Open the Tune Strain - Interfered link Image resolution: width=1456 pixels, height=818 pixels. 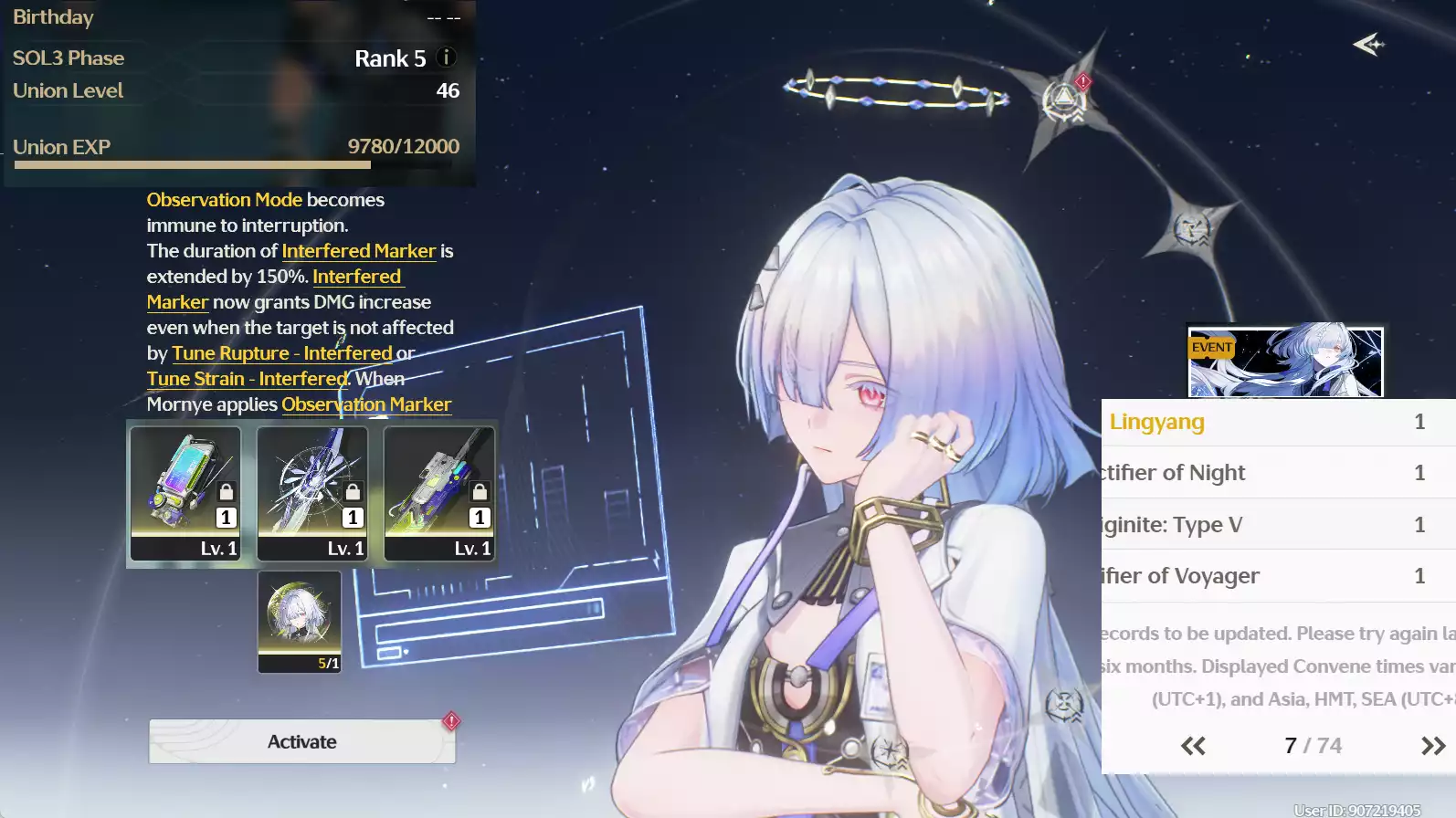(247, 379)
